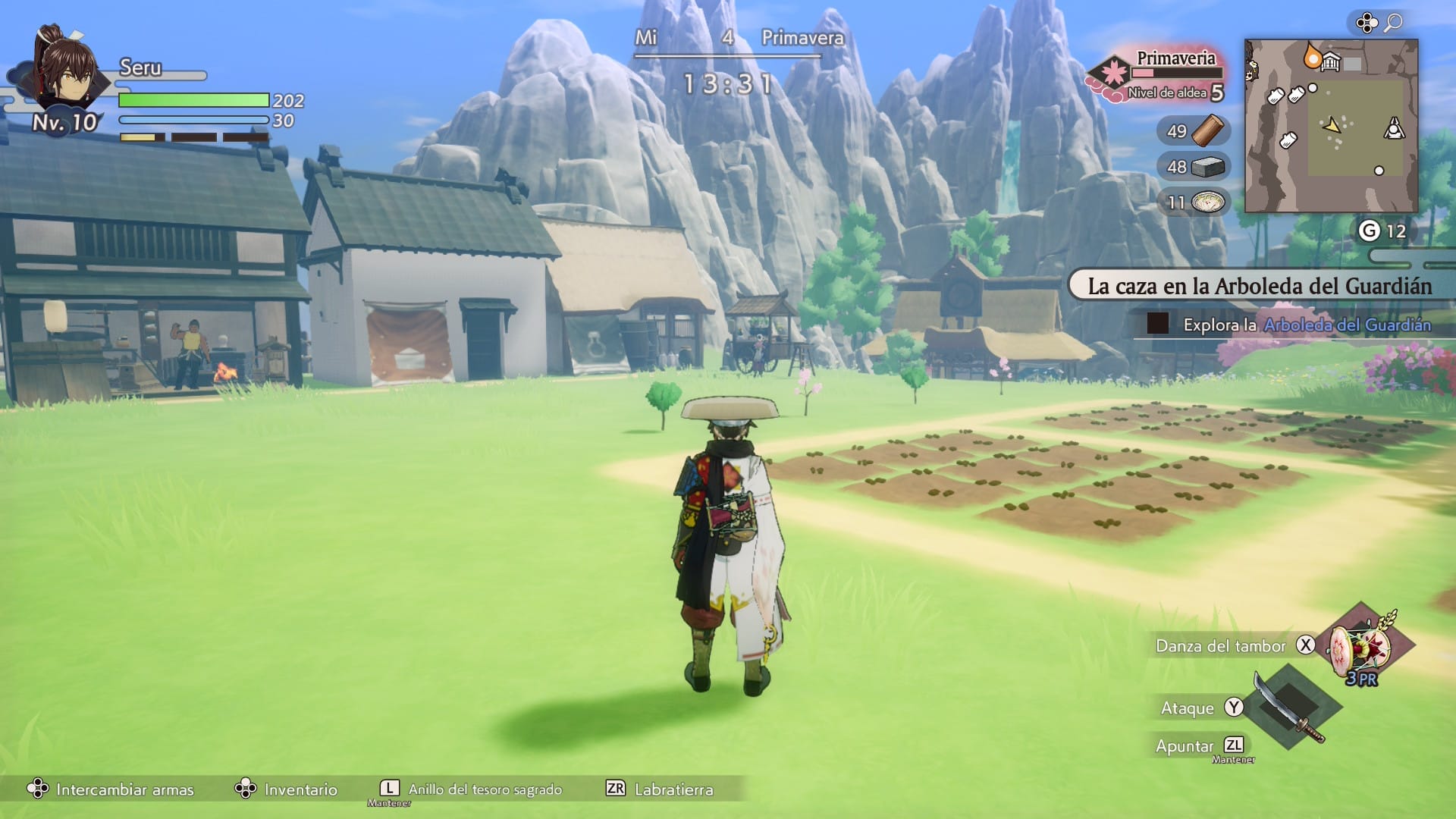The height and width of the screenshot is (819, 1456).
Task: Expand the La caza en la Arboleda quest banner
Action: tap(1259, 287)
